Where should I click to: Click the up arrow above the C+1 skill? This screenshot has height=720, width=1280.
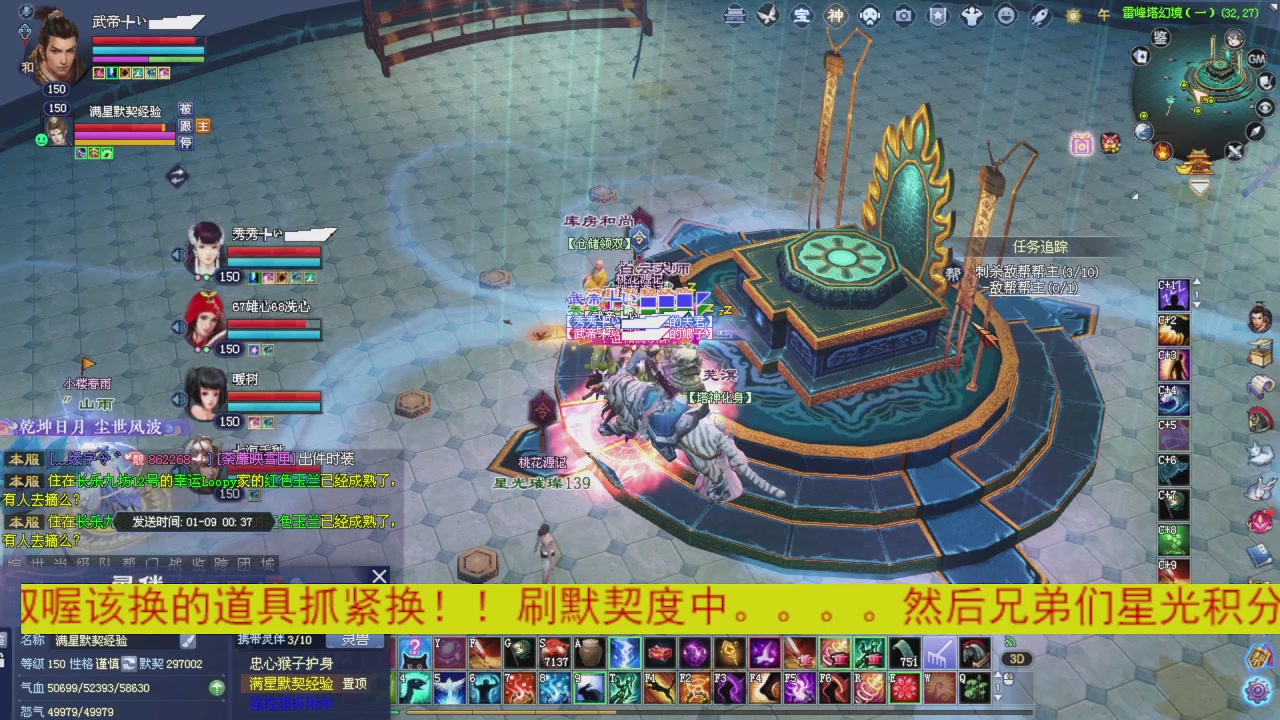pos(1196,284)
